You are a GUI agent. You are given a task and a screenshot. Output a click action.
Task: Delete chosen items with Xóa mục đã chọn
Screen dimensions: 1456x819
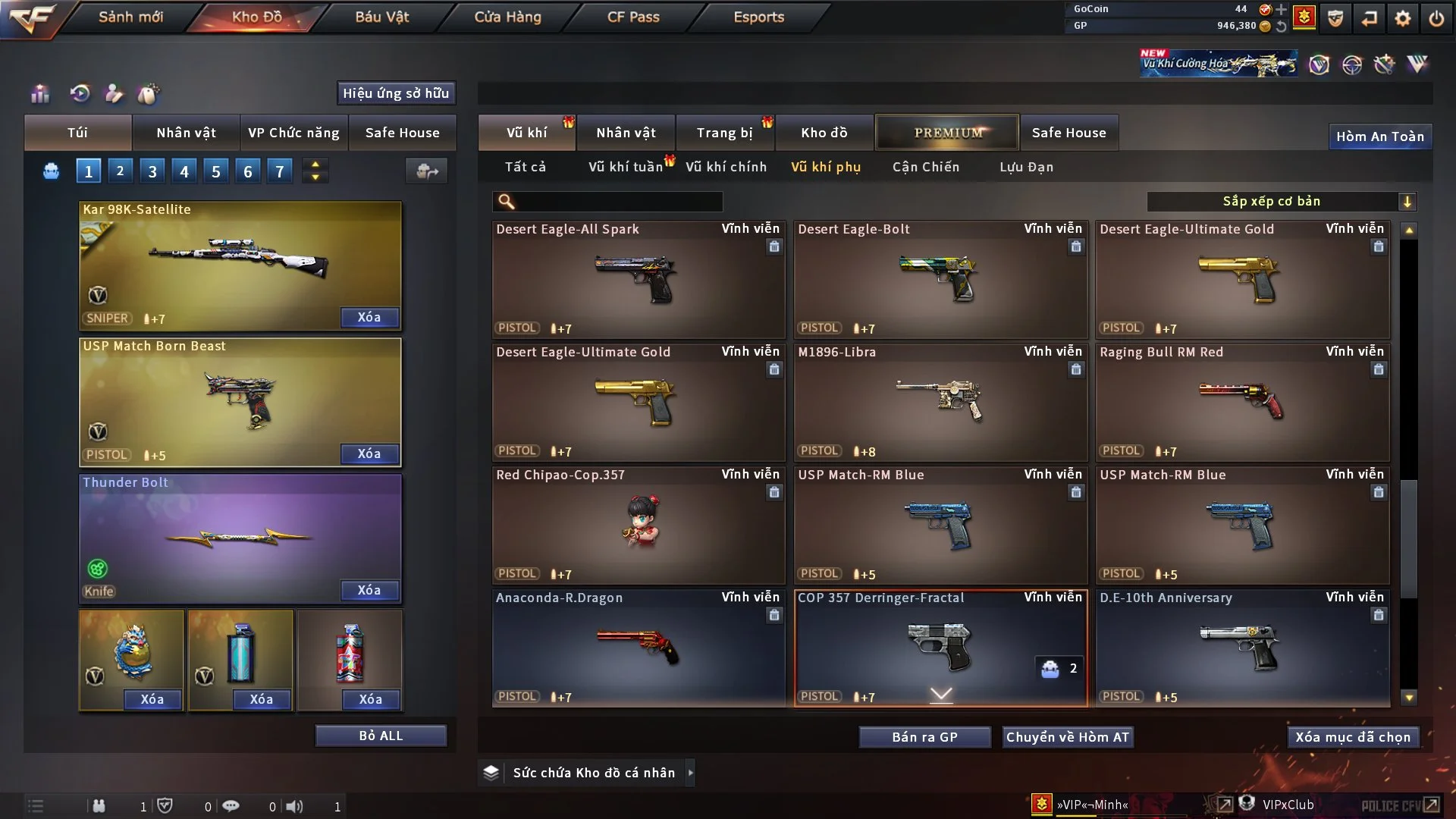1352,737
